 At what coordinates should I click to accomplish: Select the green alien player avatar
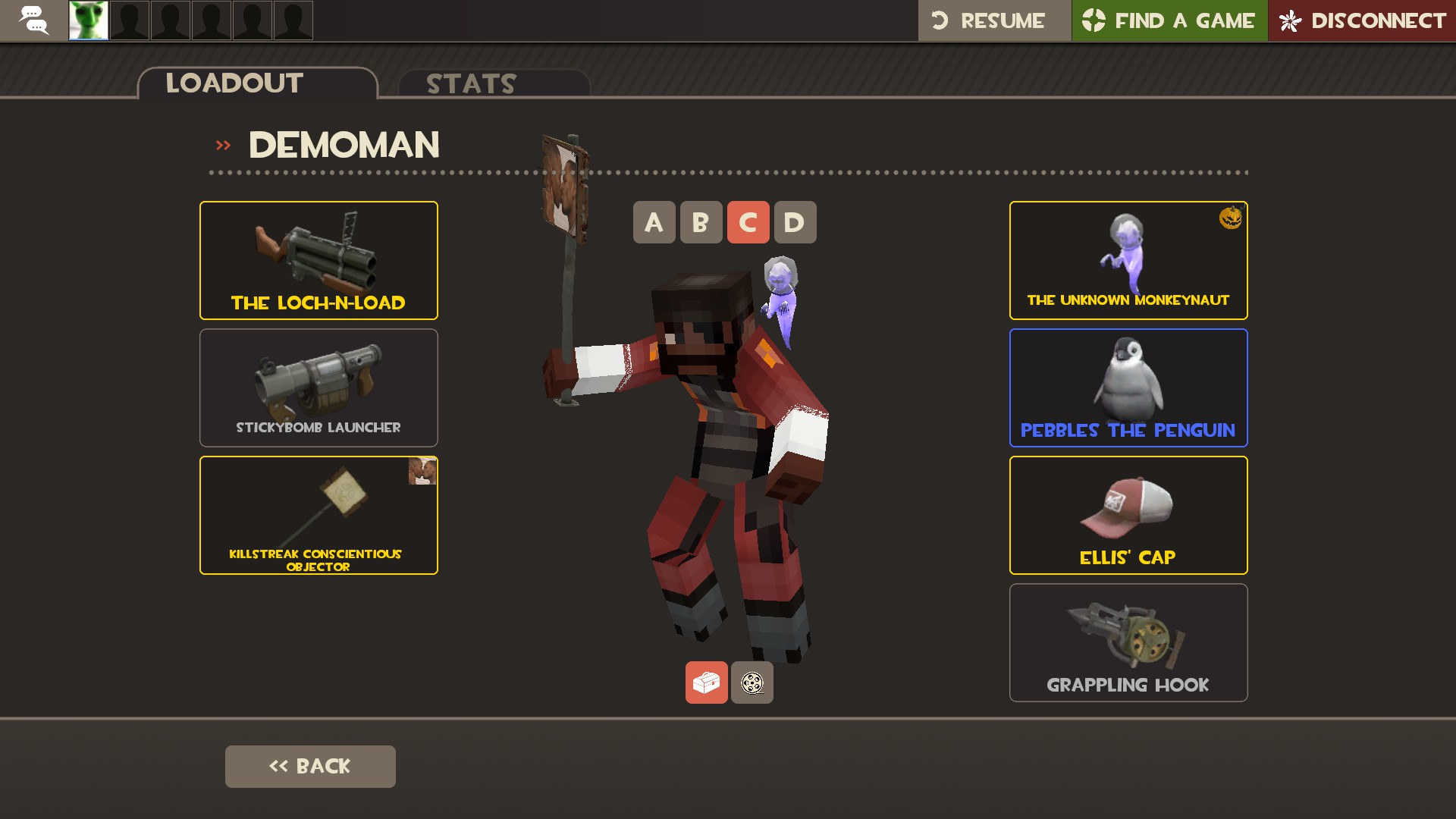[88, 20]
